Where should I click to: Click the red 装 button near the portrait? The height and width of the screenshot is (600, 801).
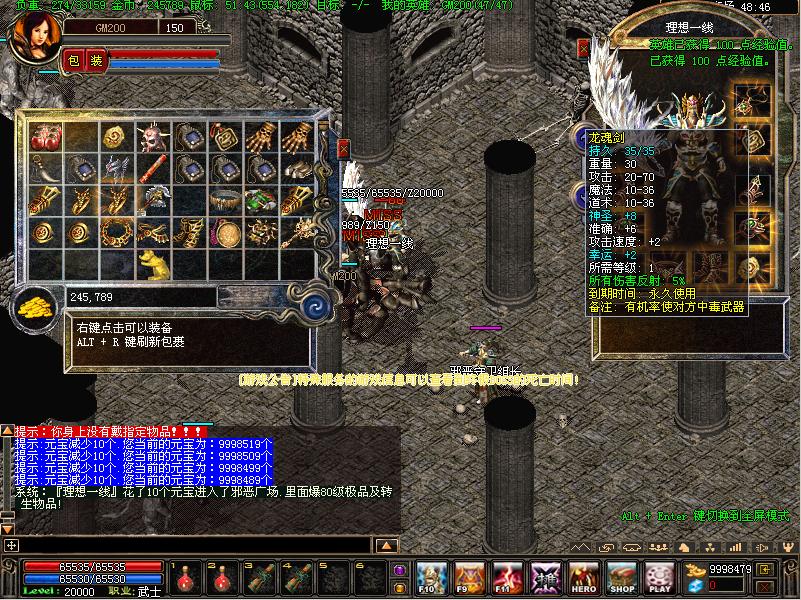point(96,61)
